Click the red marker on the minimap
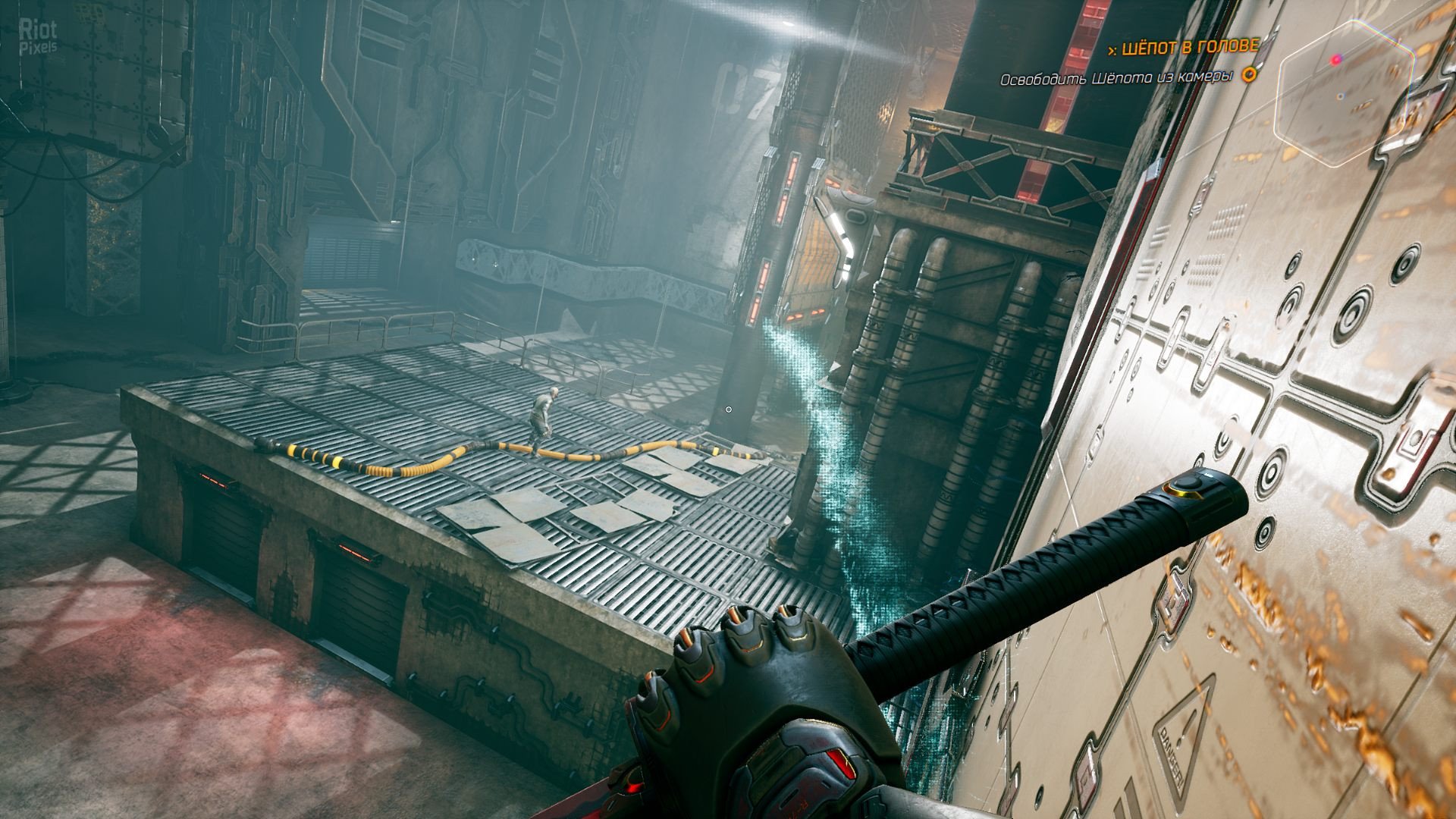The width and height of the screenshot is (1456, 819). (1336, 58)
